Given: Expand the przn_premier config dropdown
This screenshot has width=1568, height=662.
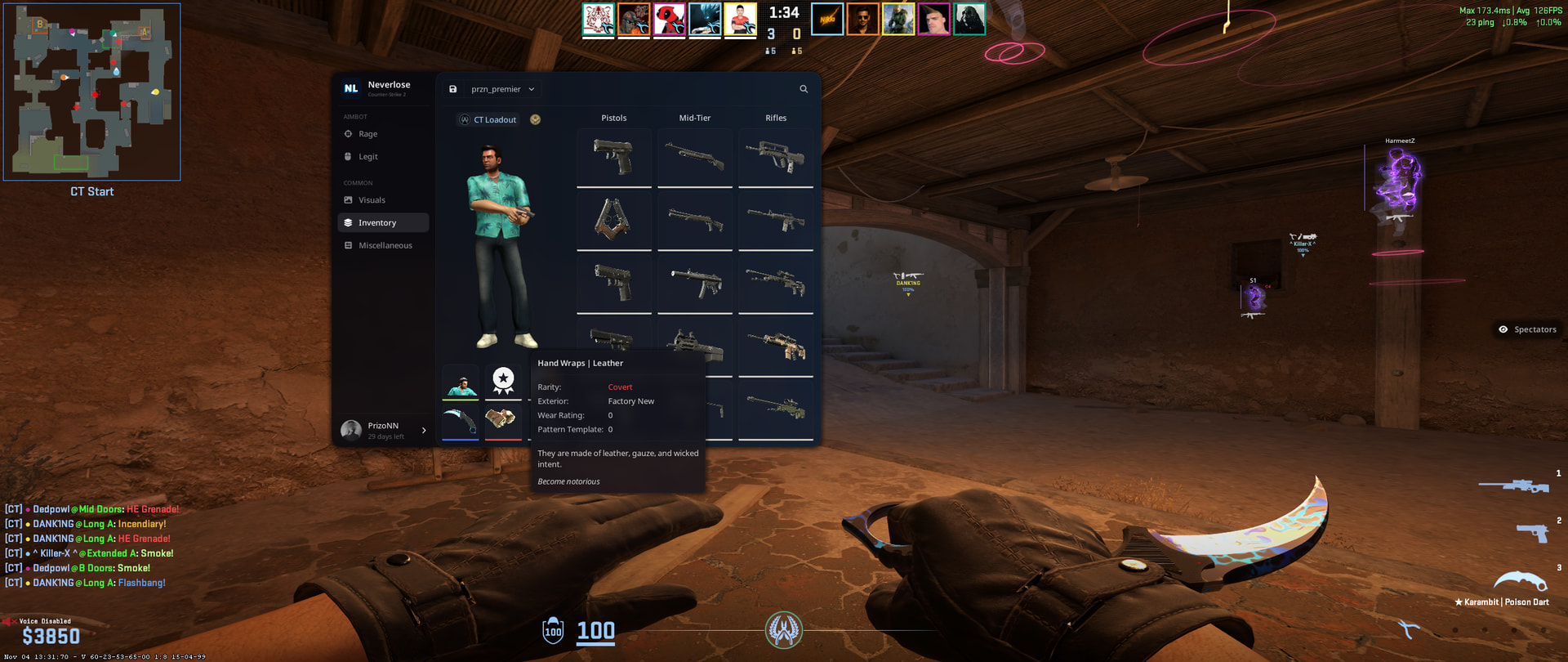Looking at the screenshot, I should [502, 89].
